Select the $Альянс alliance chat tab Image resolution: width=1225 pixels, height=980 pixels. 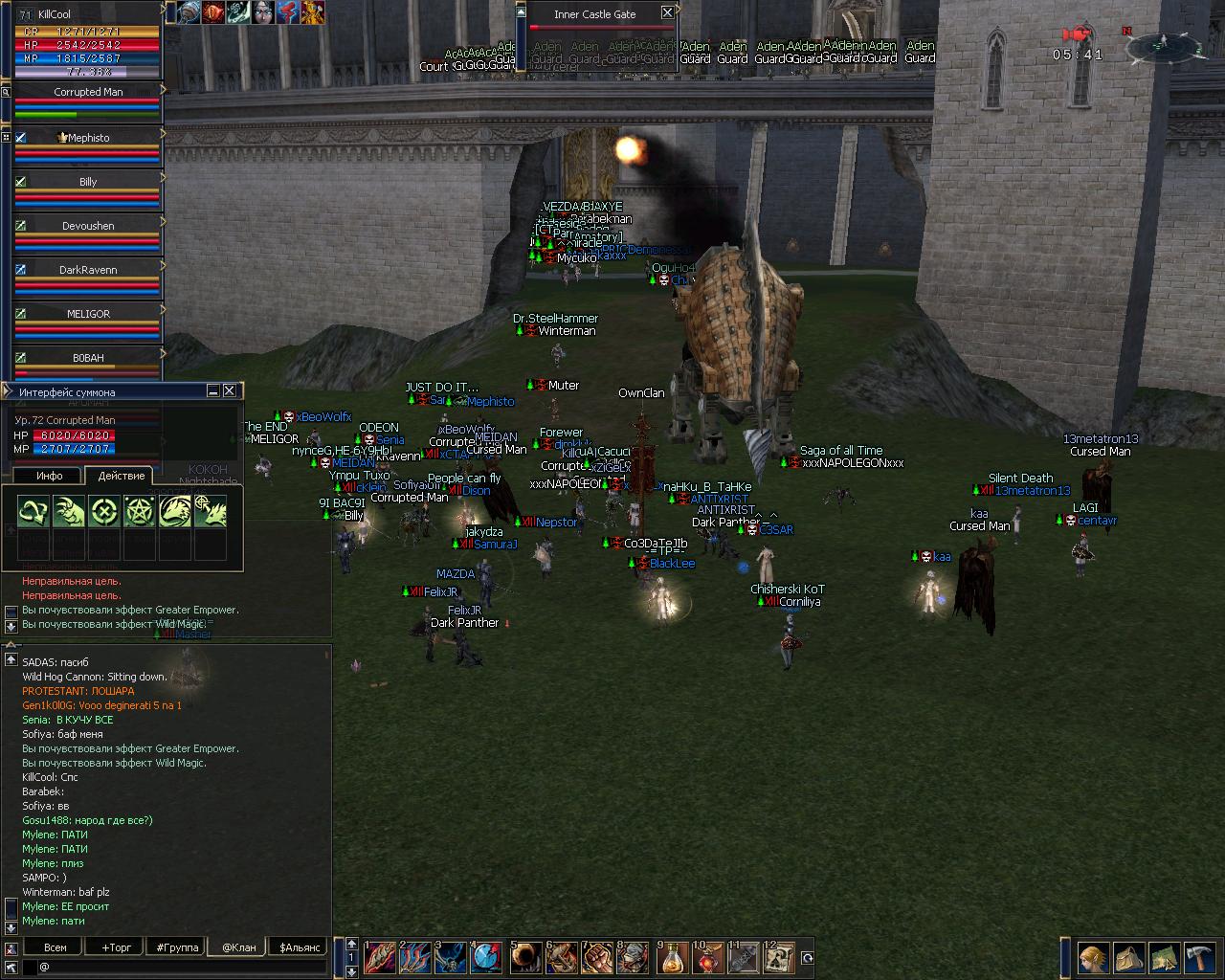pos(298,947)
